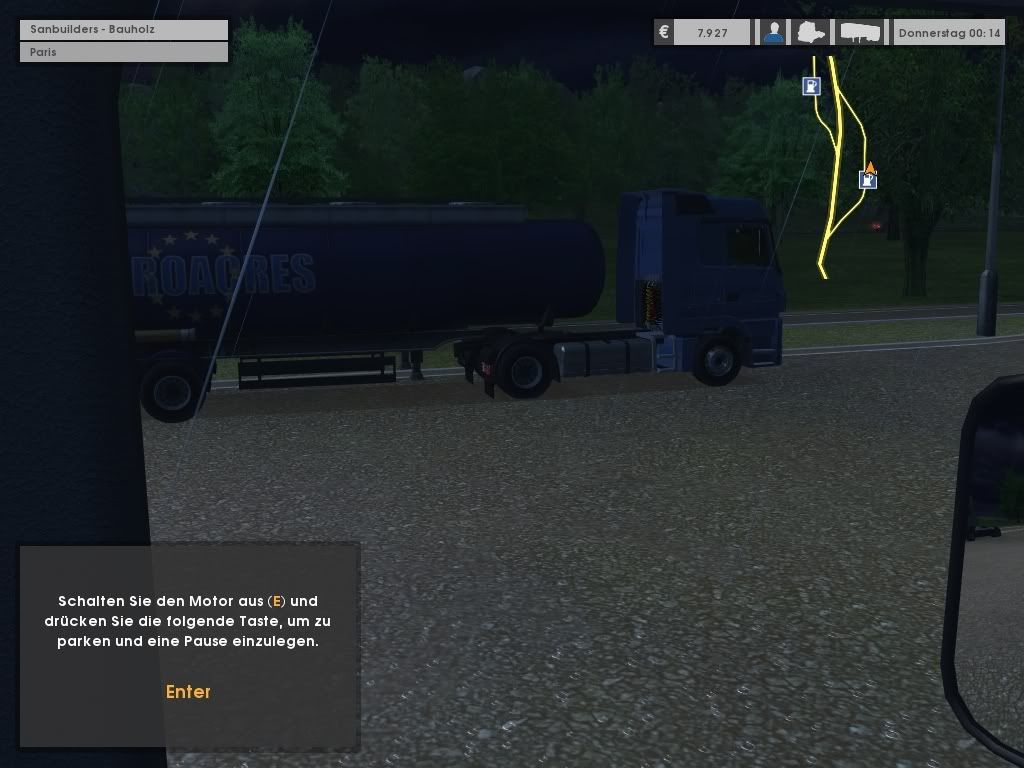This screenshot has height=768, width=1024.
Task: Select the Paris destination label
Action: pyautogui.click(x=124, y=52)
